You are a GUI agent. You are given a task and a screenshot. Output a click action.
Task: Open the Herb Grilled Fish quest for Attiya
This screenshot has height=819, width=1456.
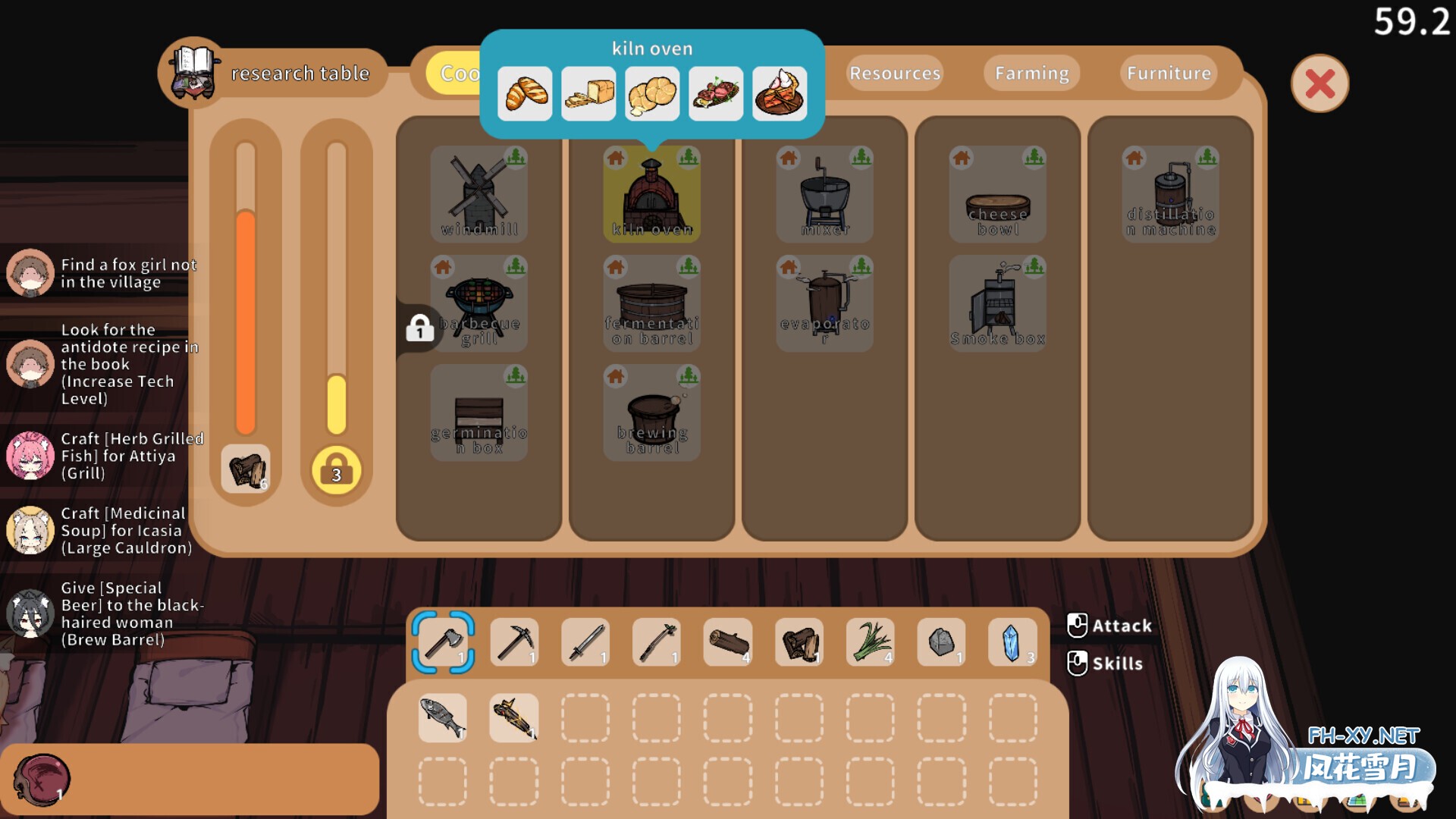pyautogui.click(x=106, y=456)
